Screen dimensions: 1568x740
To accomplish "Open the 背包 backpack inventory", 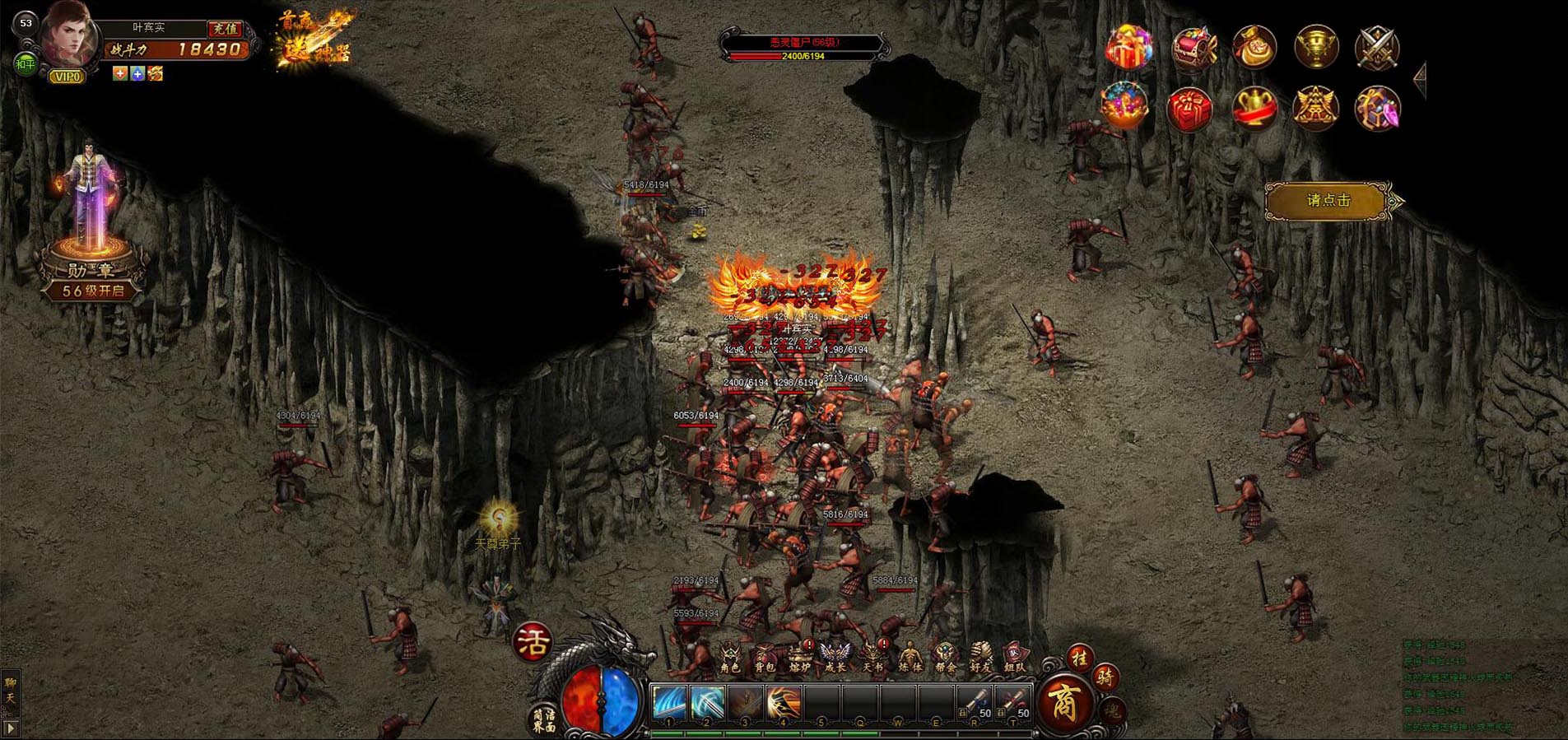I will (765, 659).
